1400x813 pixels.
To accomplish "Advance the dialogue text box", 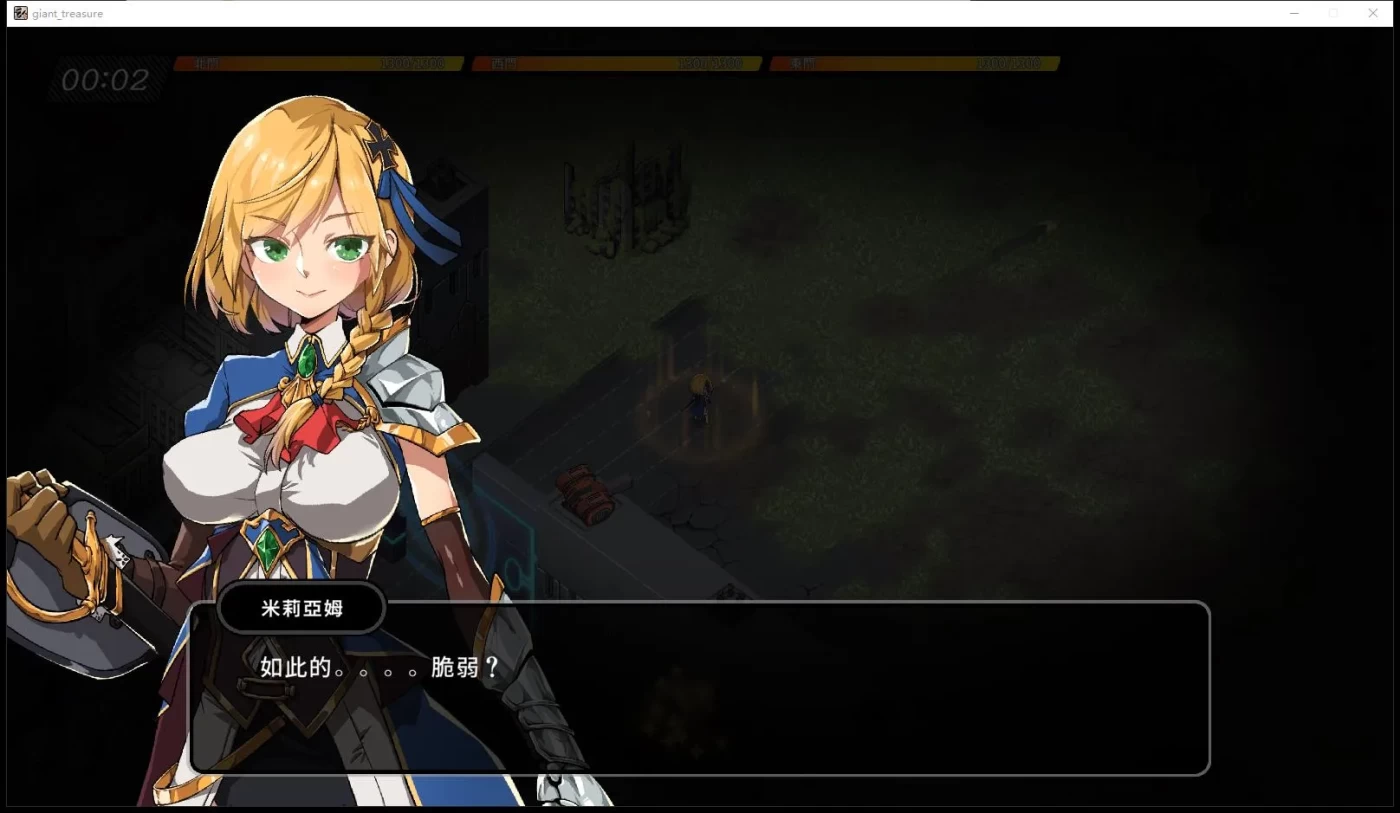I will click(x=700, y=688).
